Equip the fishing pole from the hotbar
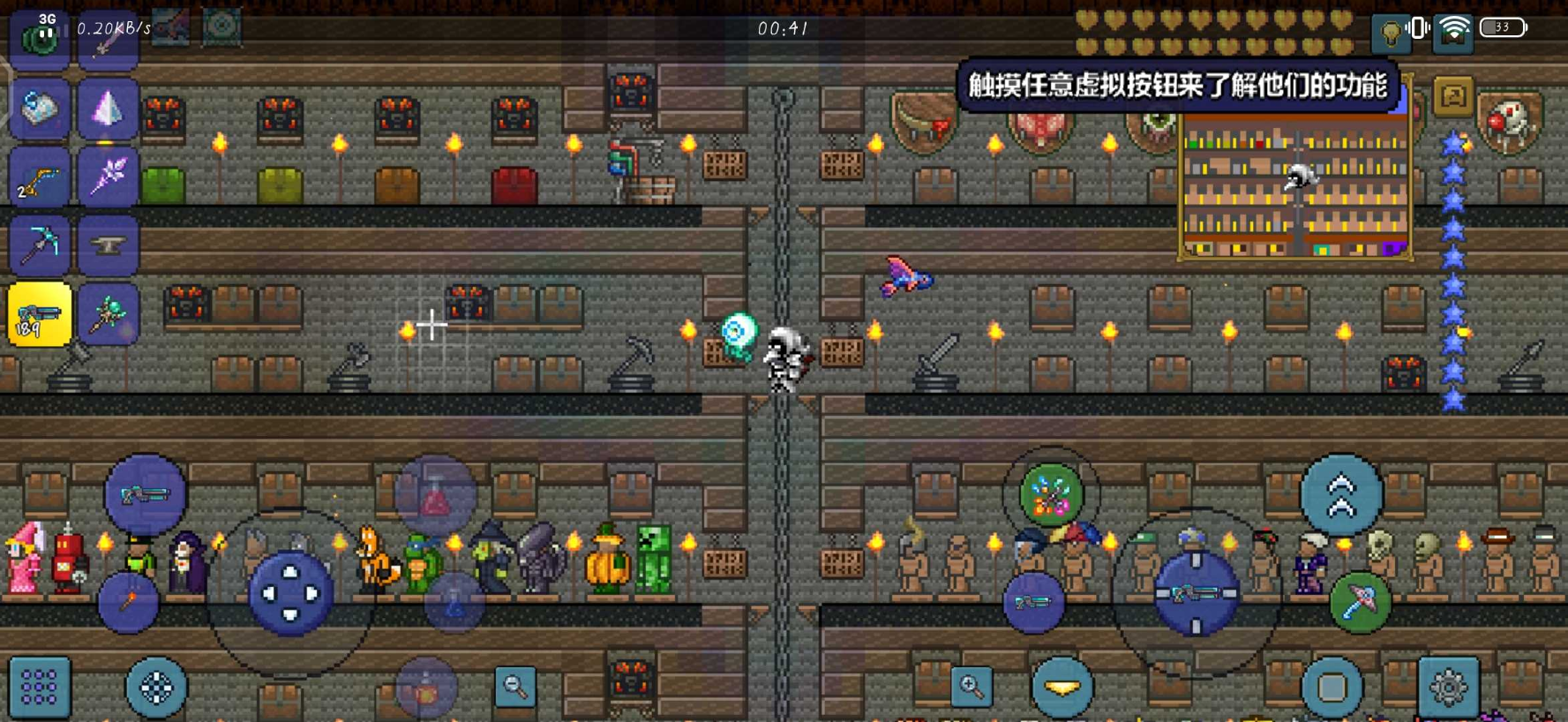Screen dimensions: 1568x722 [x=39, y=179]
